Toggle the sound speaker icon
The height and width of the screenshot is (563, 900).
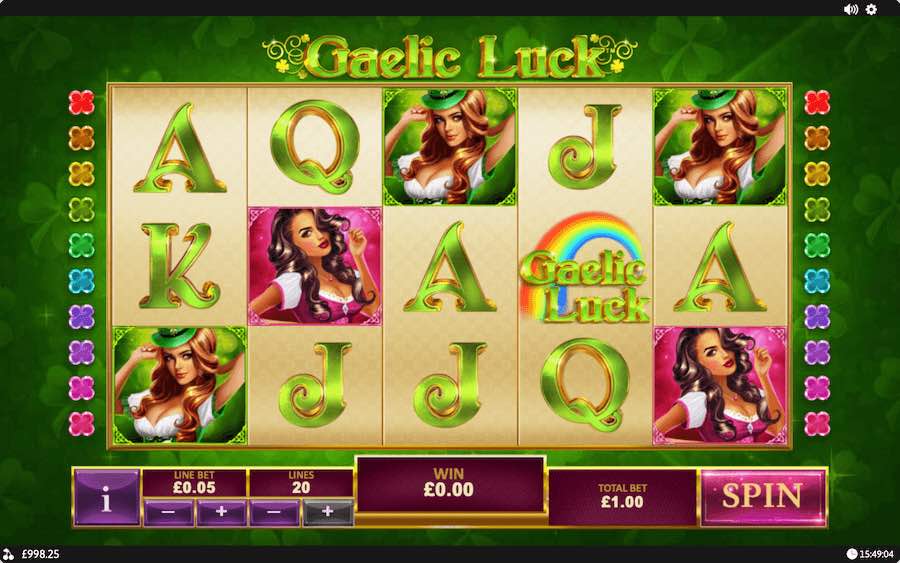(x=851, y=9)
